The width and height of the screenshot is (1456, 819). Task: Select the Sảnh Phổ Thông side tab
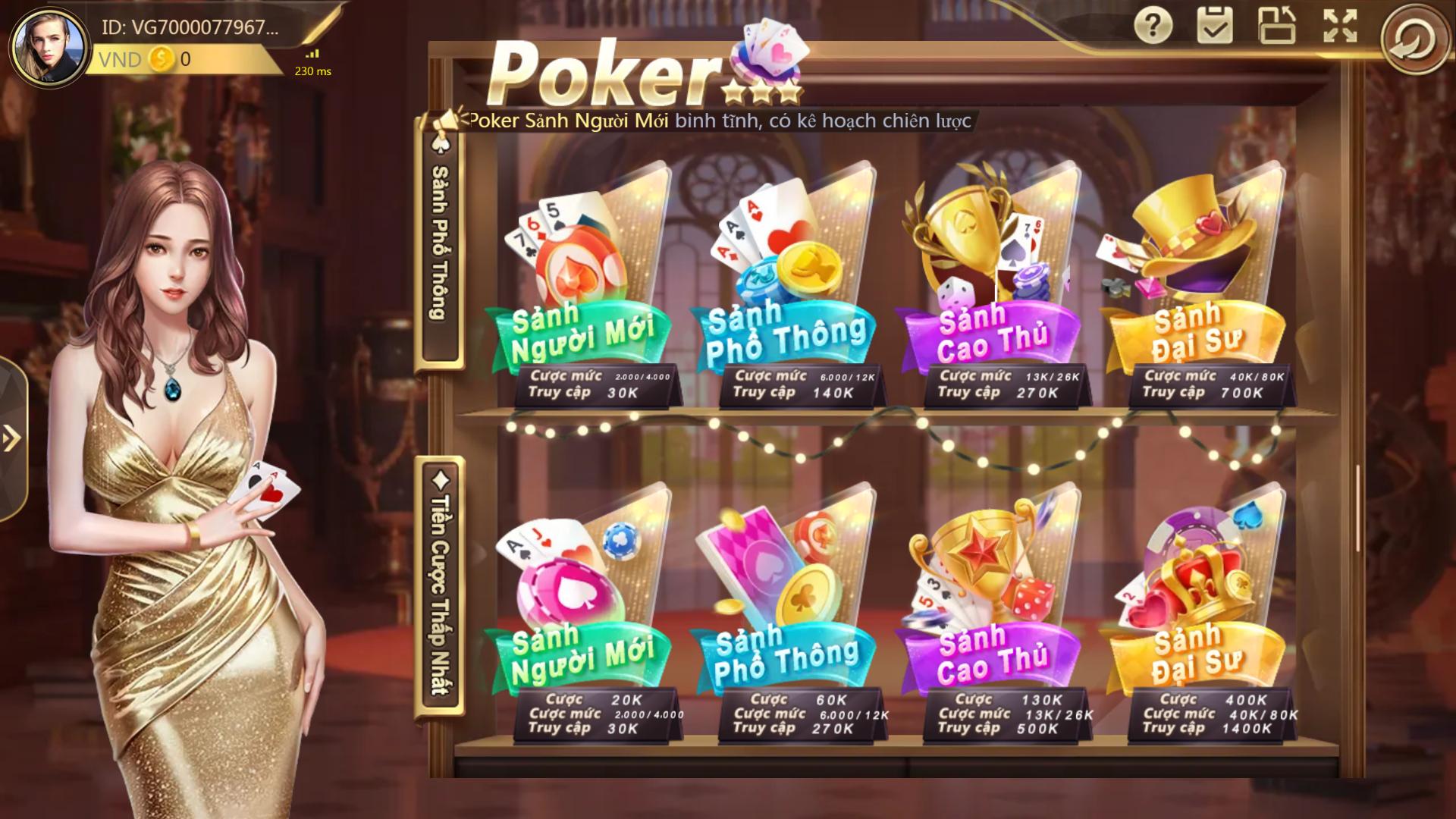pyautogui.click(x=440, y=250)
